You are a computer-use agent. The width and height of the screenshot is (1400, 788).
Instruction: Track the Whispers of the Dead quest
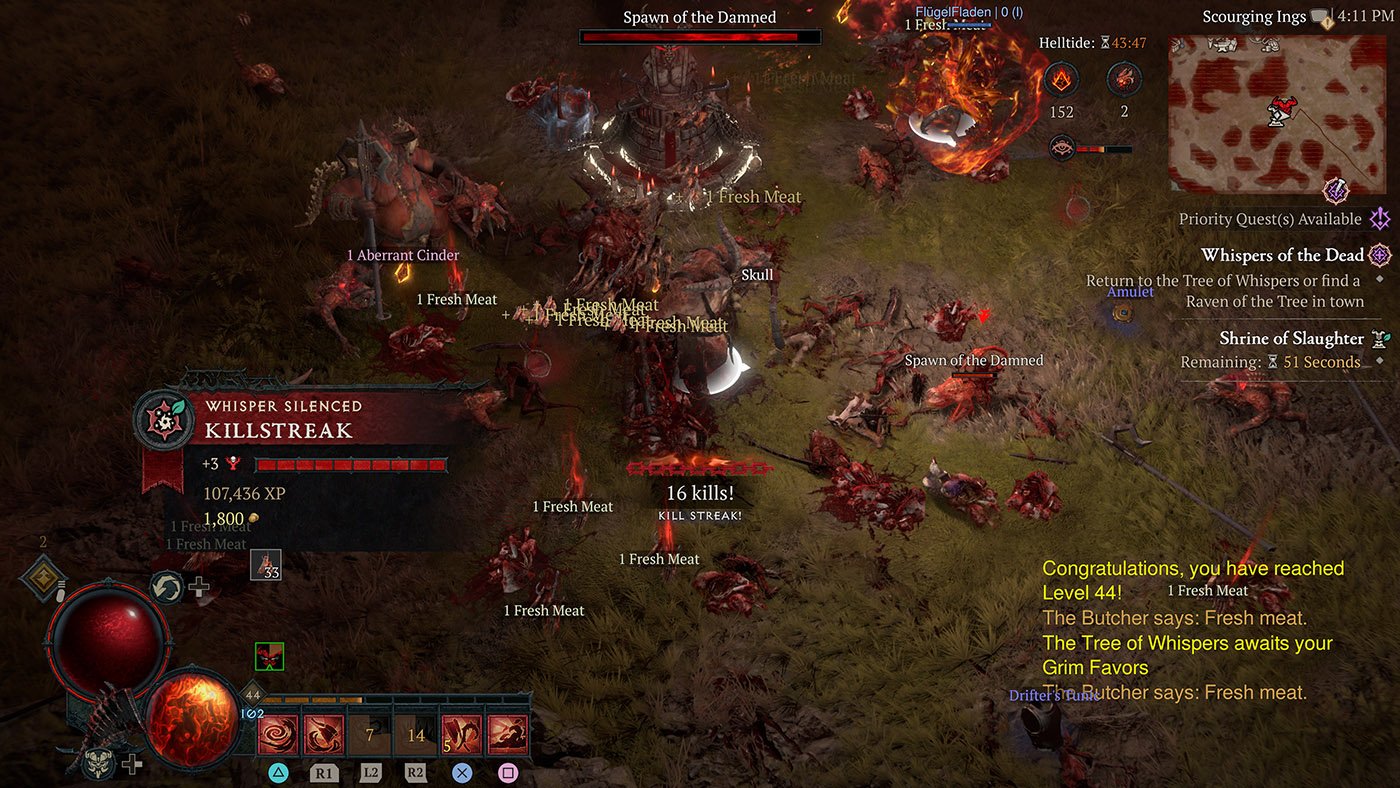1282,255
